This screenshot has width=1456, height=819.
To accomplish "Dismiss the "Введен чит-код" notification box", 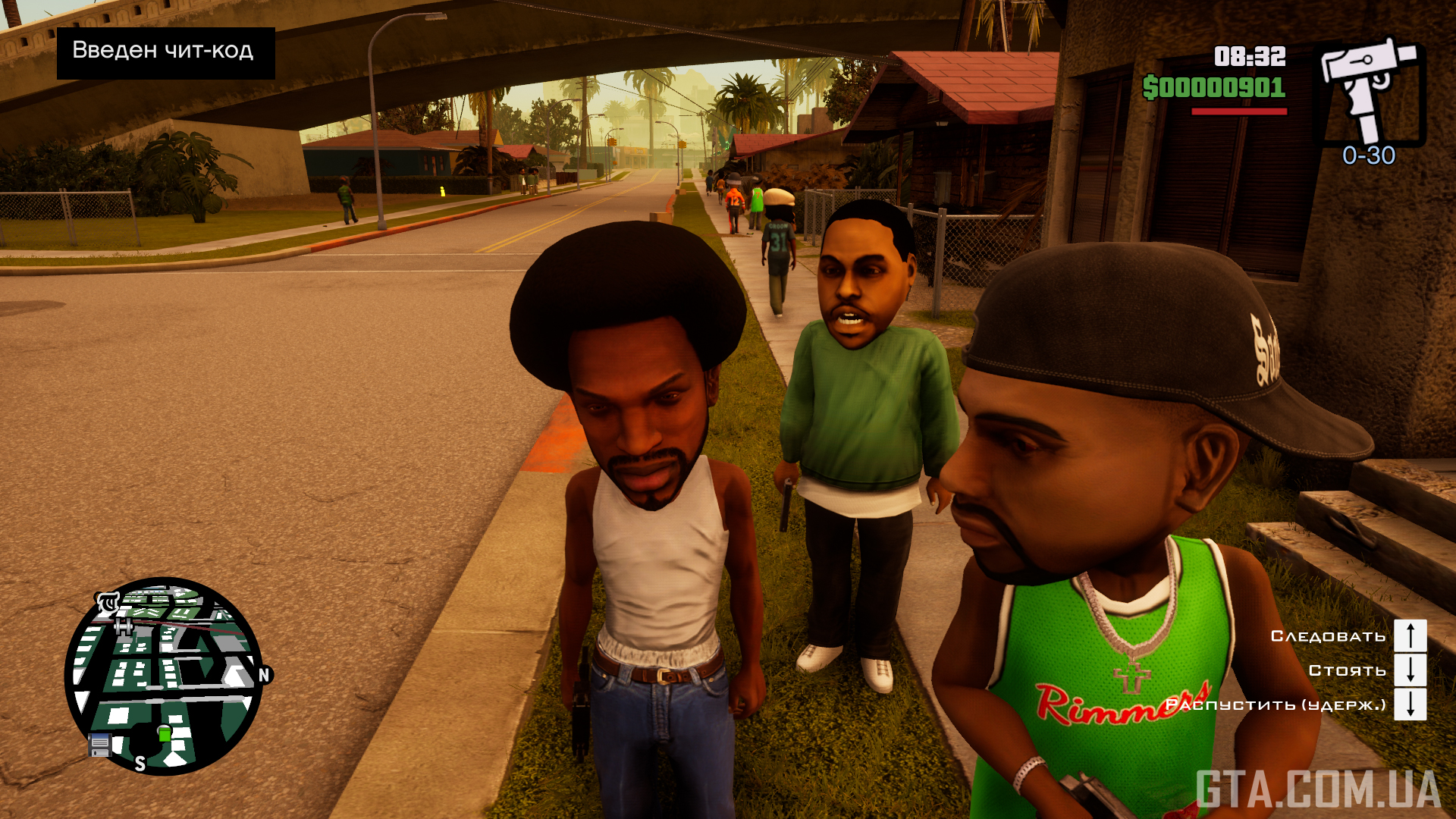I will click(x=165, y=53).
